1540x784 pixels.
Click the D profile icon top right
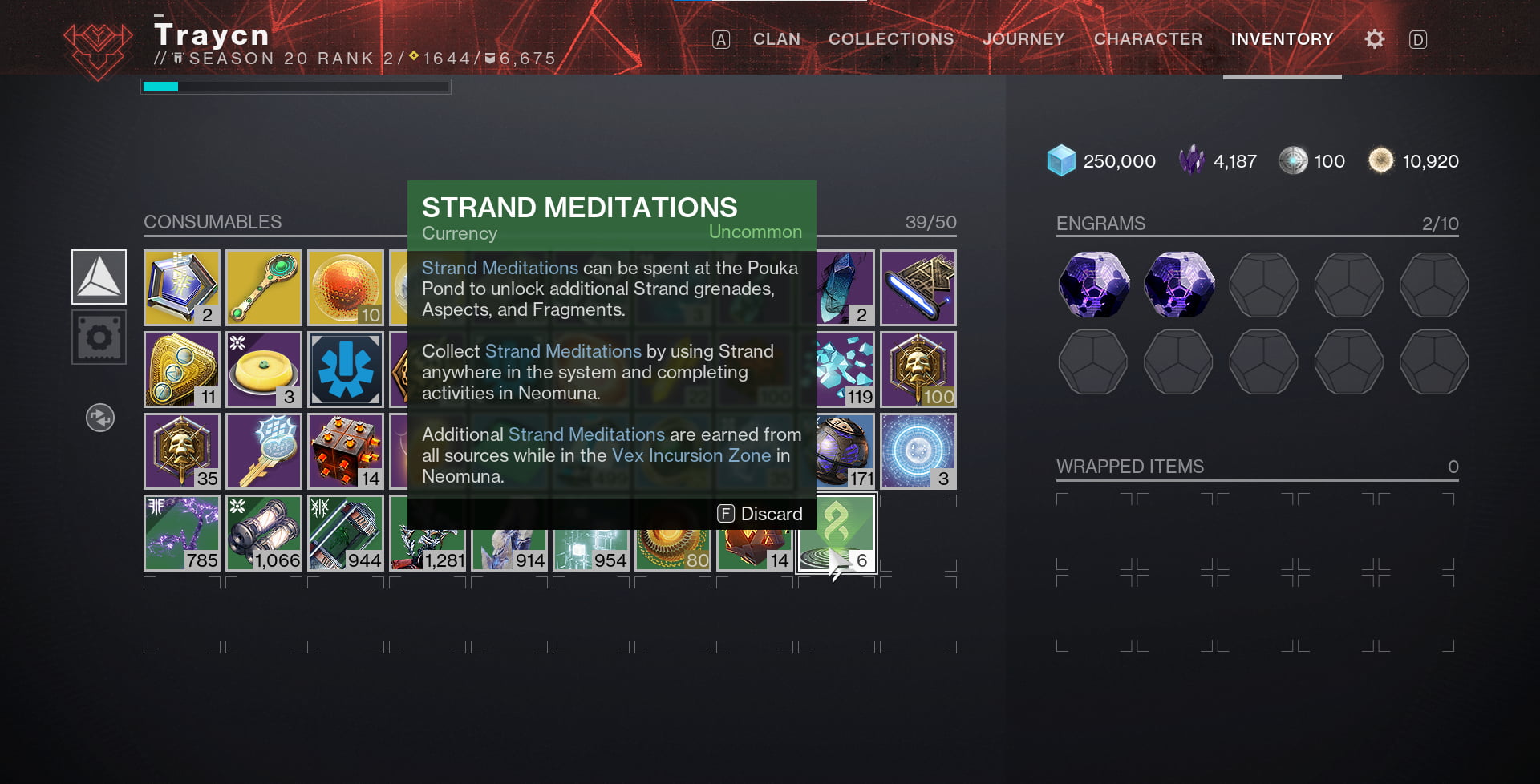pos(1420,38)
